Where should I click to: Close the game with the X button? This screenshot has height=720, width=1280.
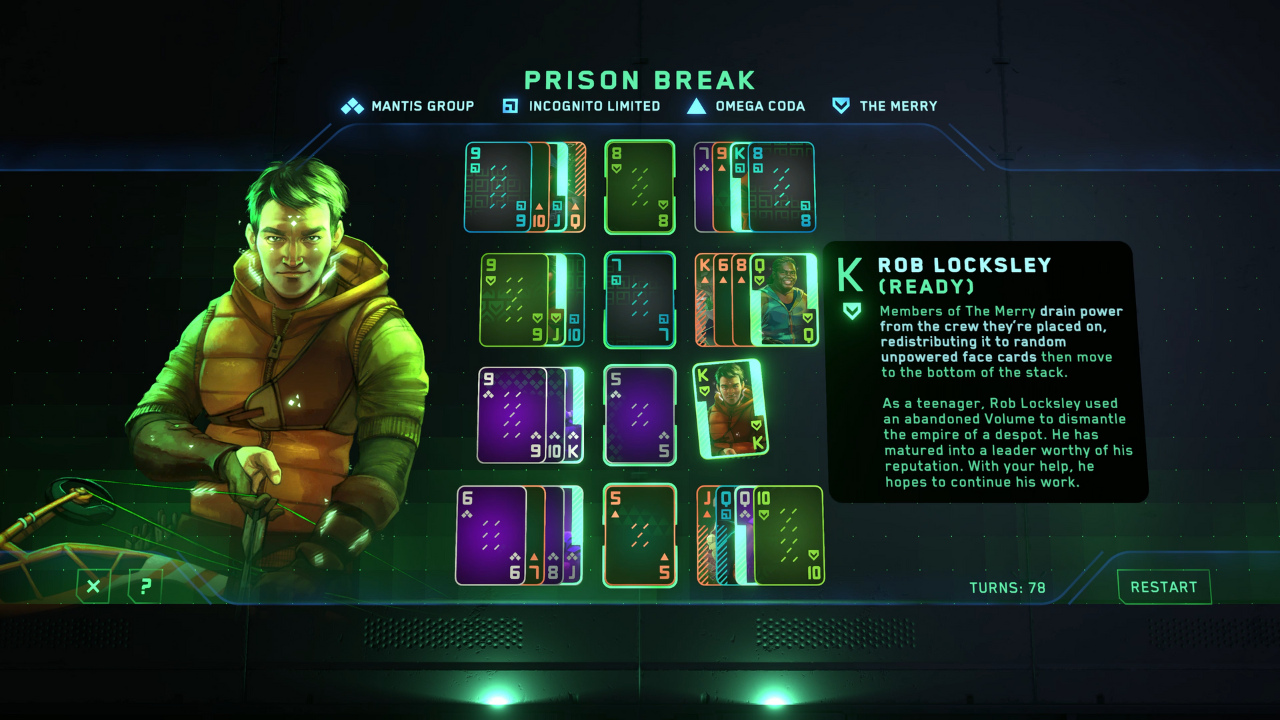[x=93, y=586]
